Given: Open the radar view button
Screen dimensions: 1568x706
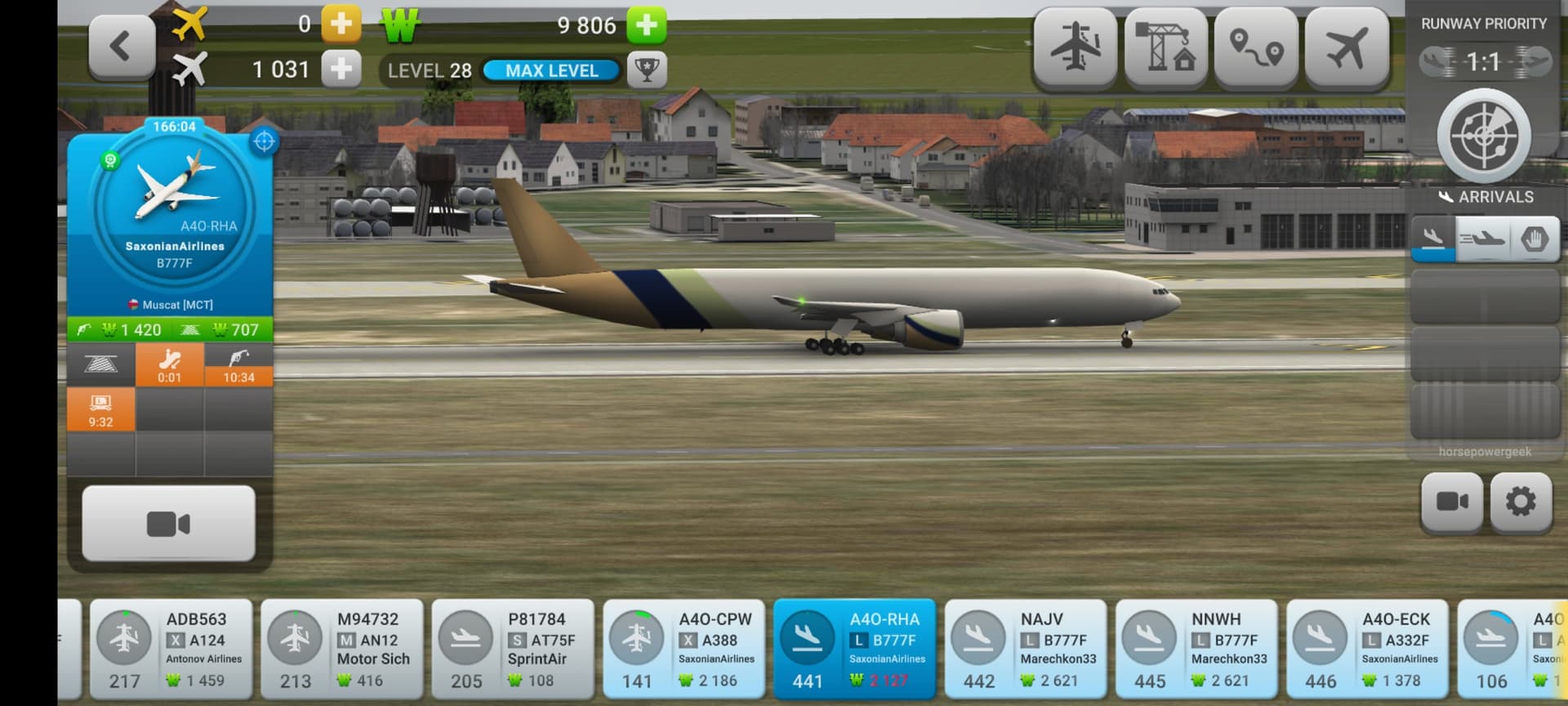Looking at the screenshot, I should pyautogui.click(x=1484, y=136).
